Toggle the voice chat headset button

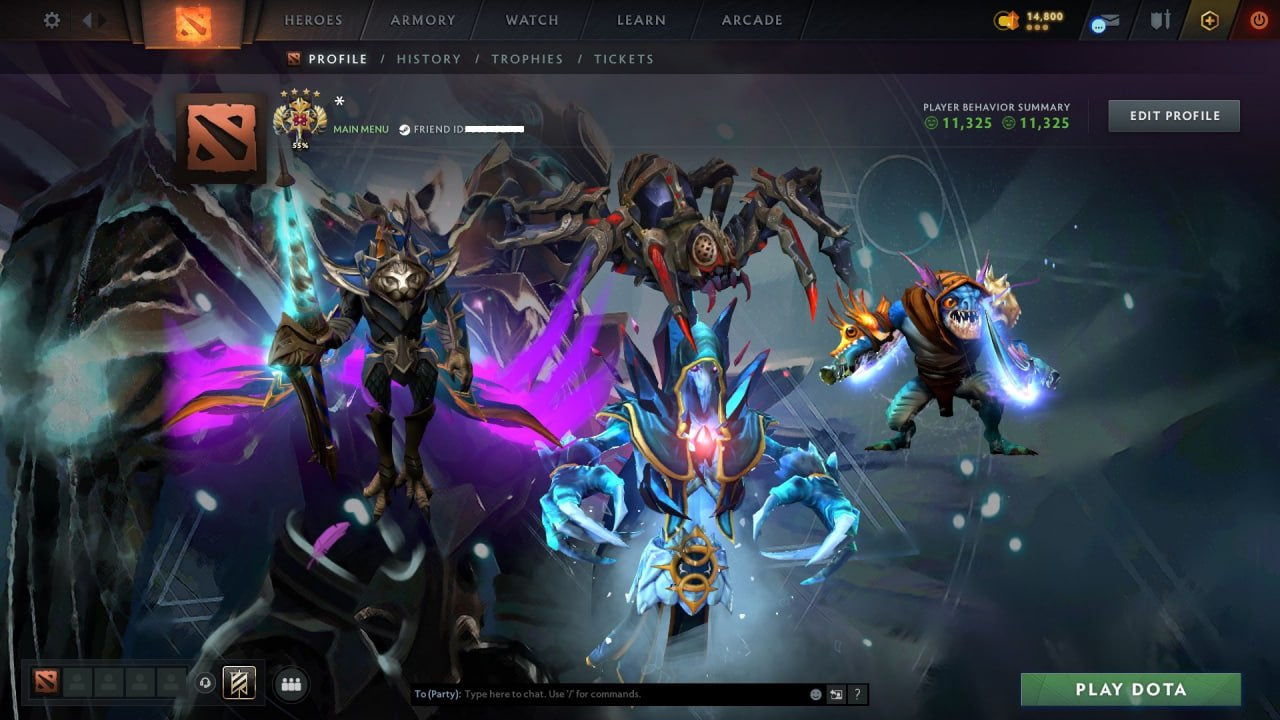pos(205,683)
